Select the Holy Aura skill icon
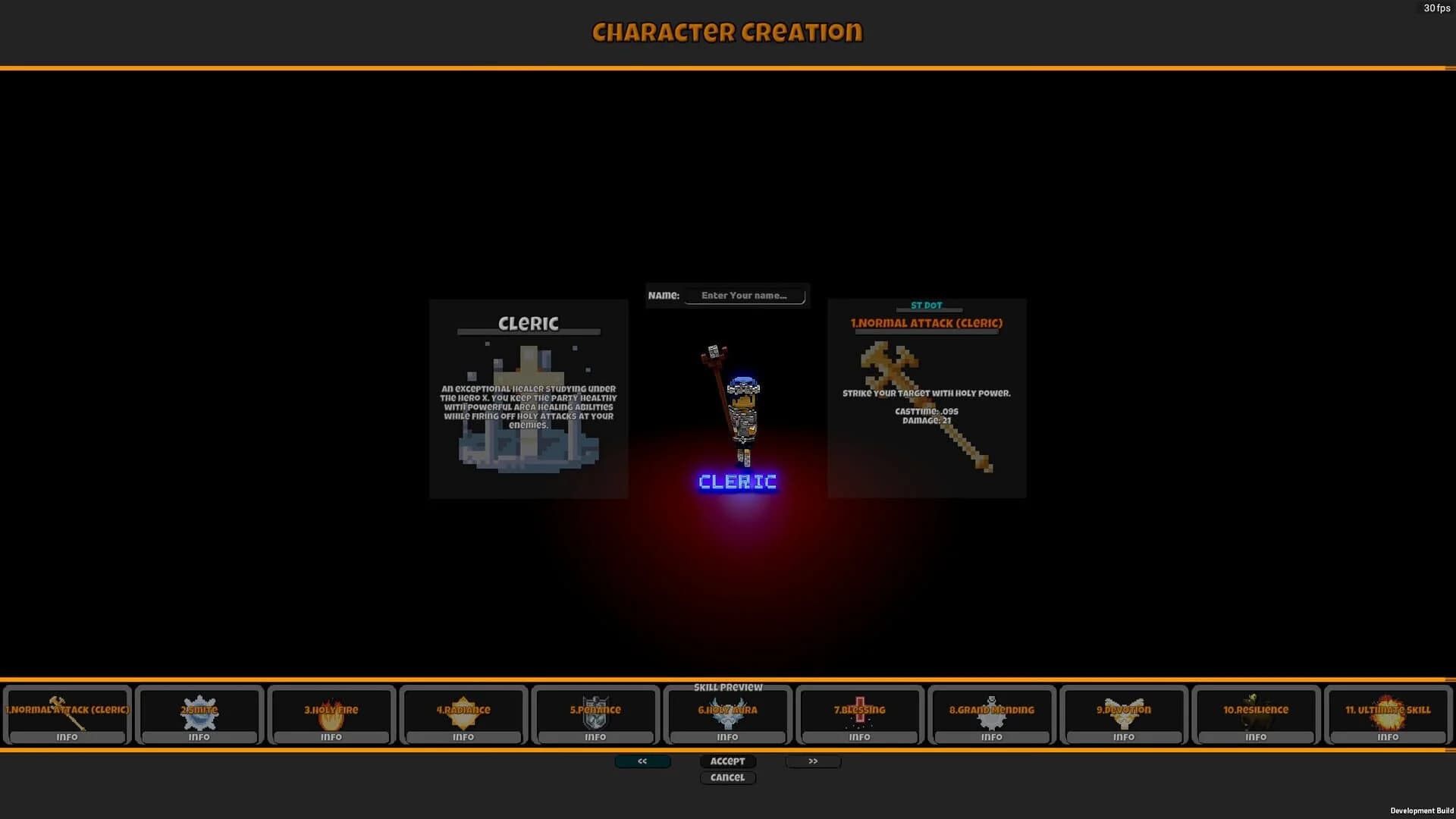The width and height of the screenshot is (1456, 819). 727,711
